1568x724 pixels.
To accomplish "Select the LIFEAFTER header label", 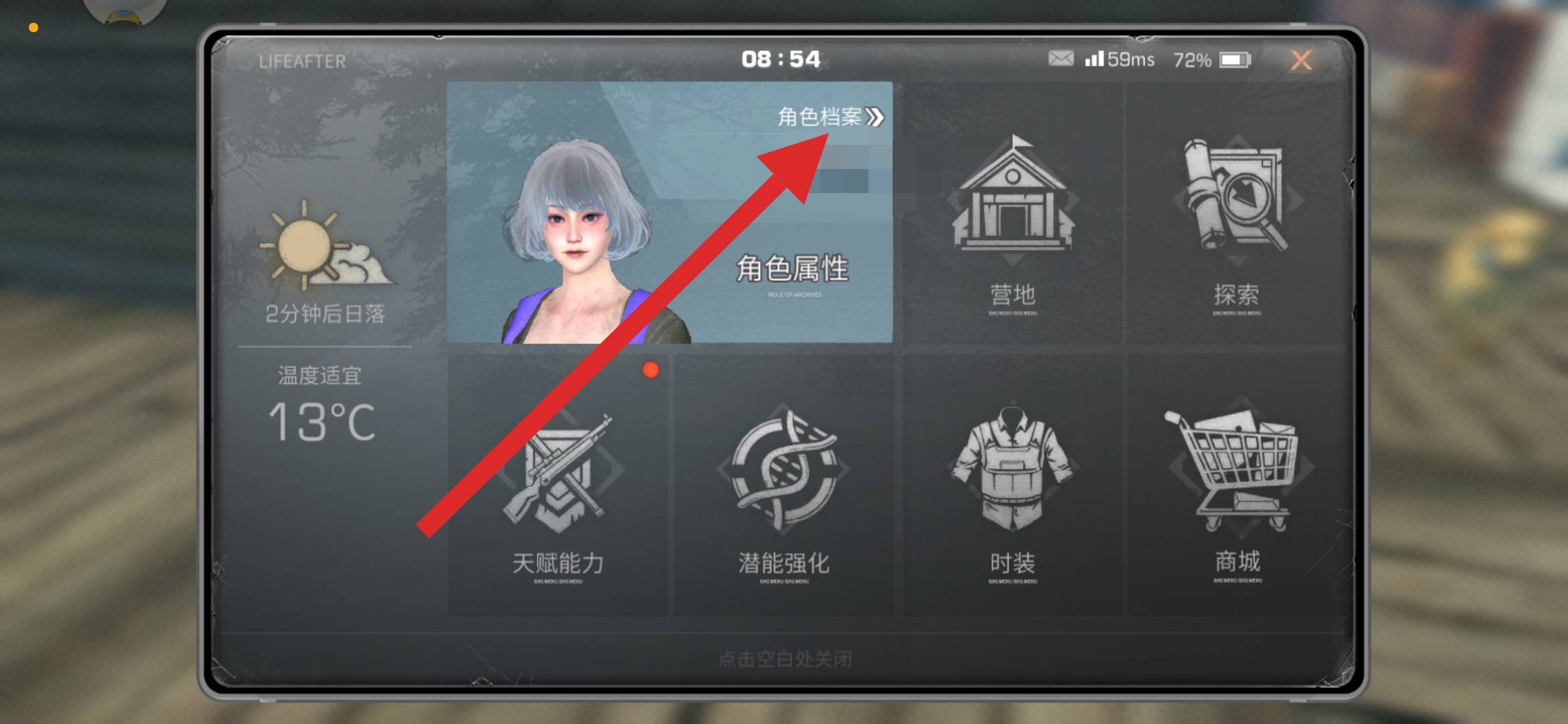I will [302, 62].
